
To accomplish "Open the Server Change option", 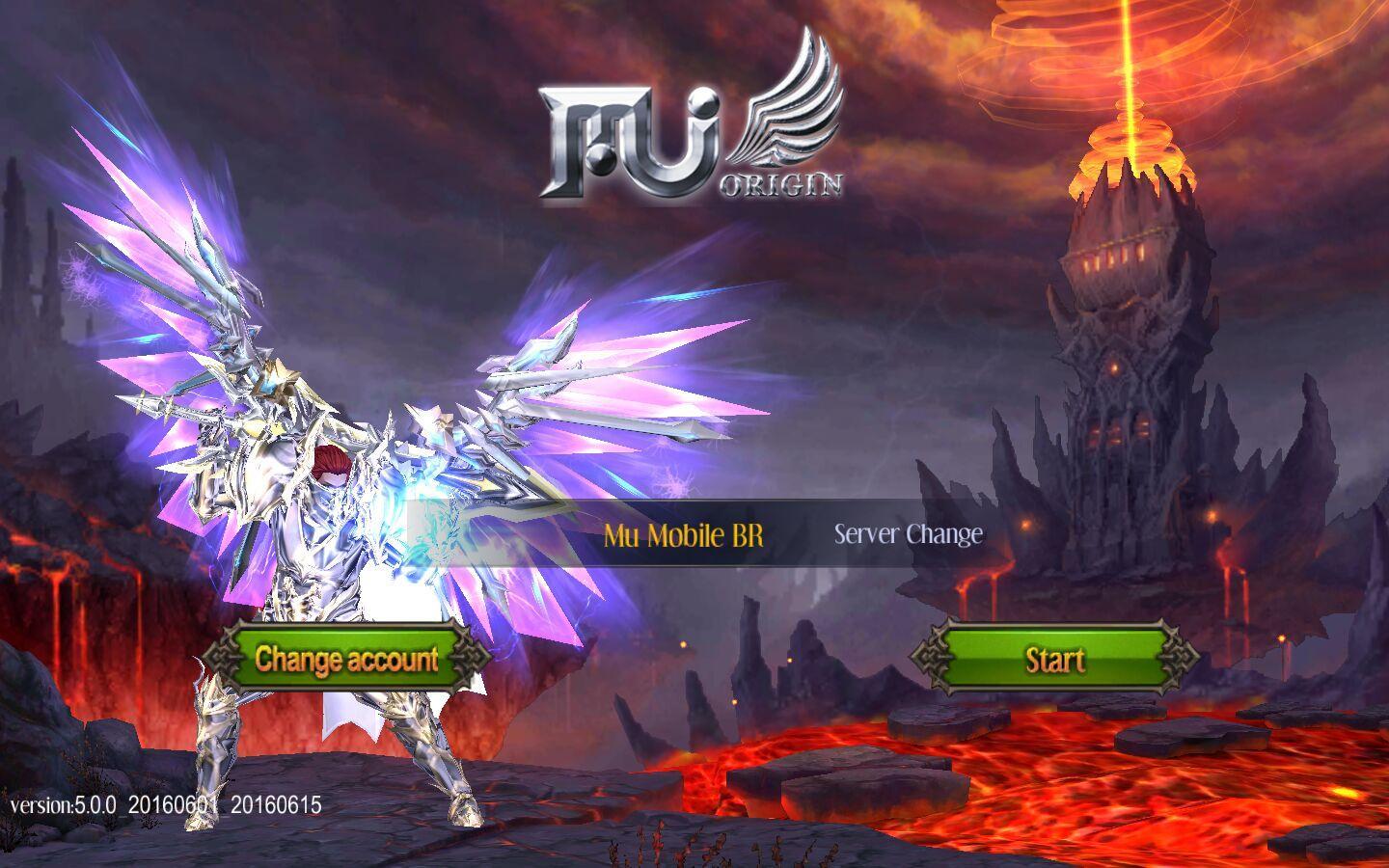I will point(908,534).
